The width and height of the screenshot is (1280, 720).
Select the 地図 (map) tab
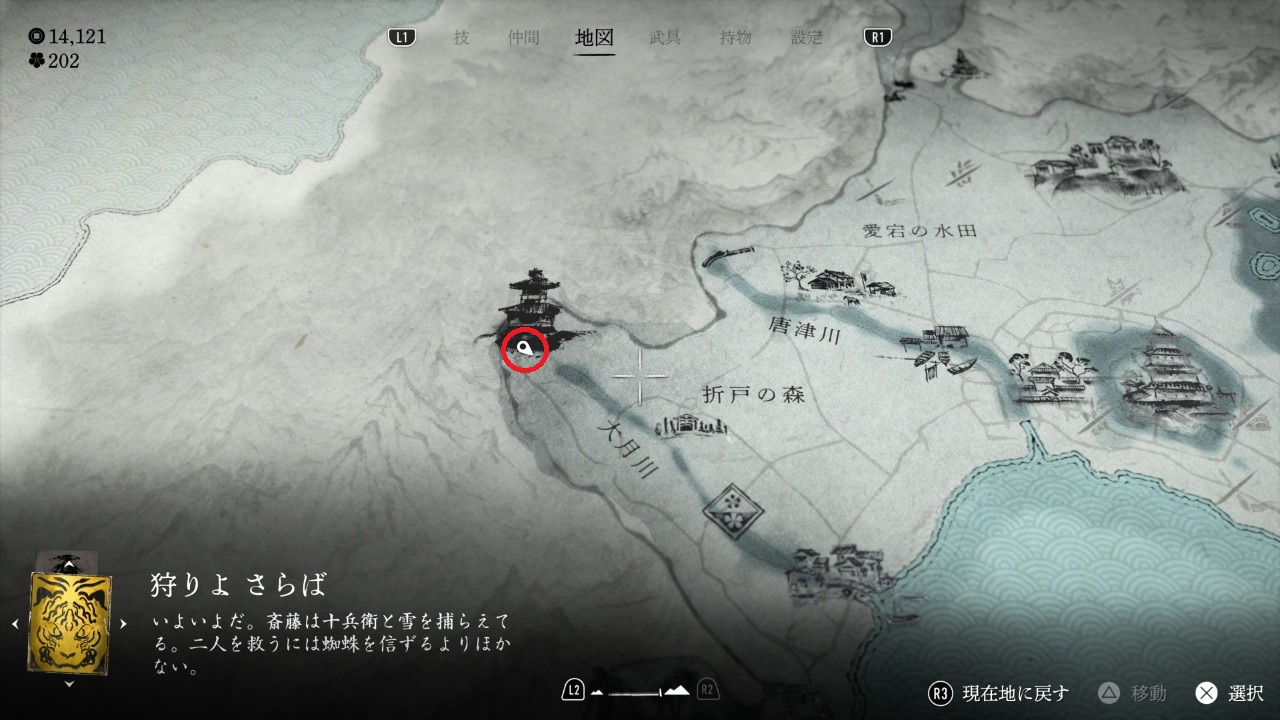tap(595, 38)
